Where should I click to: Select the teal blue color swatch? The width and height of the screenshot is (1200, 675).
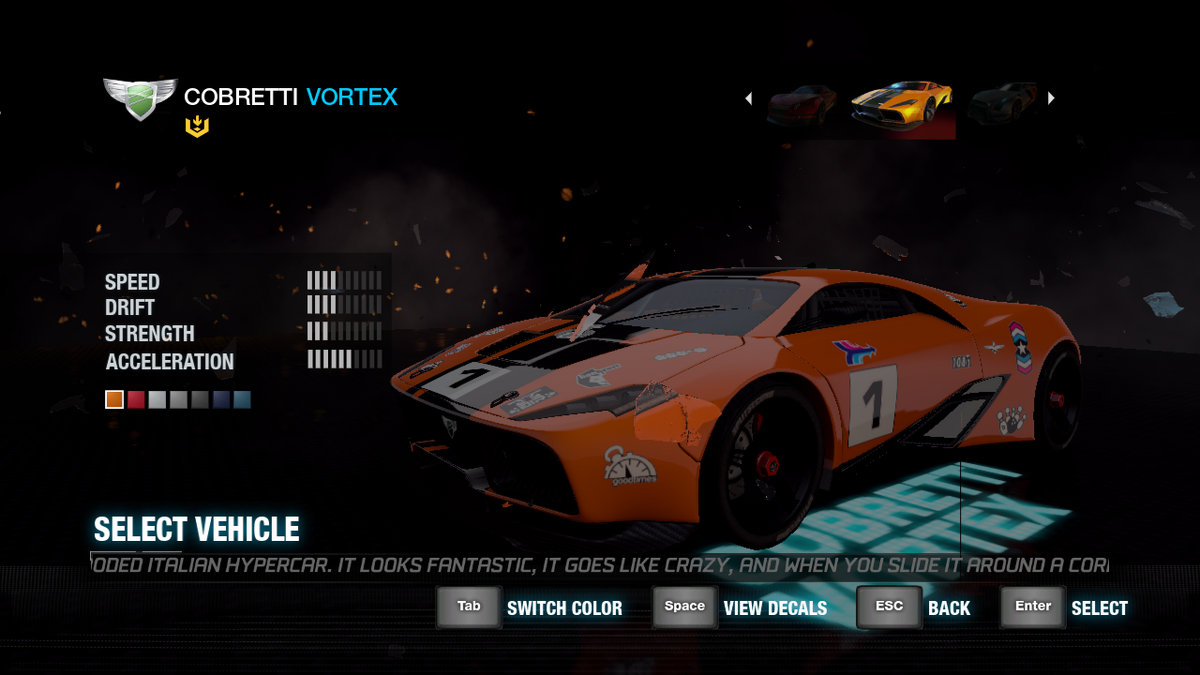(x=242, y=400)
